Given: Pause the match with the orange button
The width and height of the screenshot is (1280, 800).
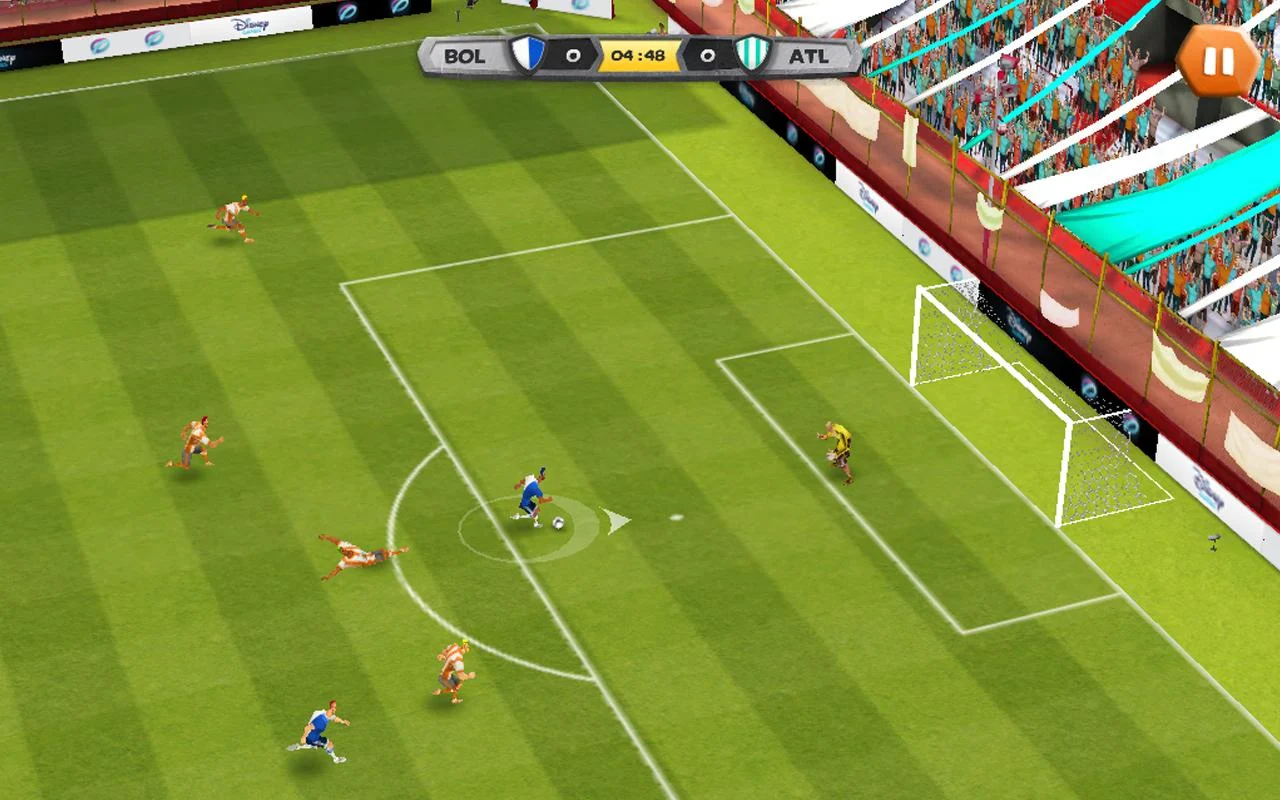Looking at the screenshot, I should (x=1217, y=61).
